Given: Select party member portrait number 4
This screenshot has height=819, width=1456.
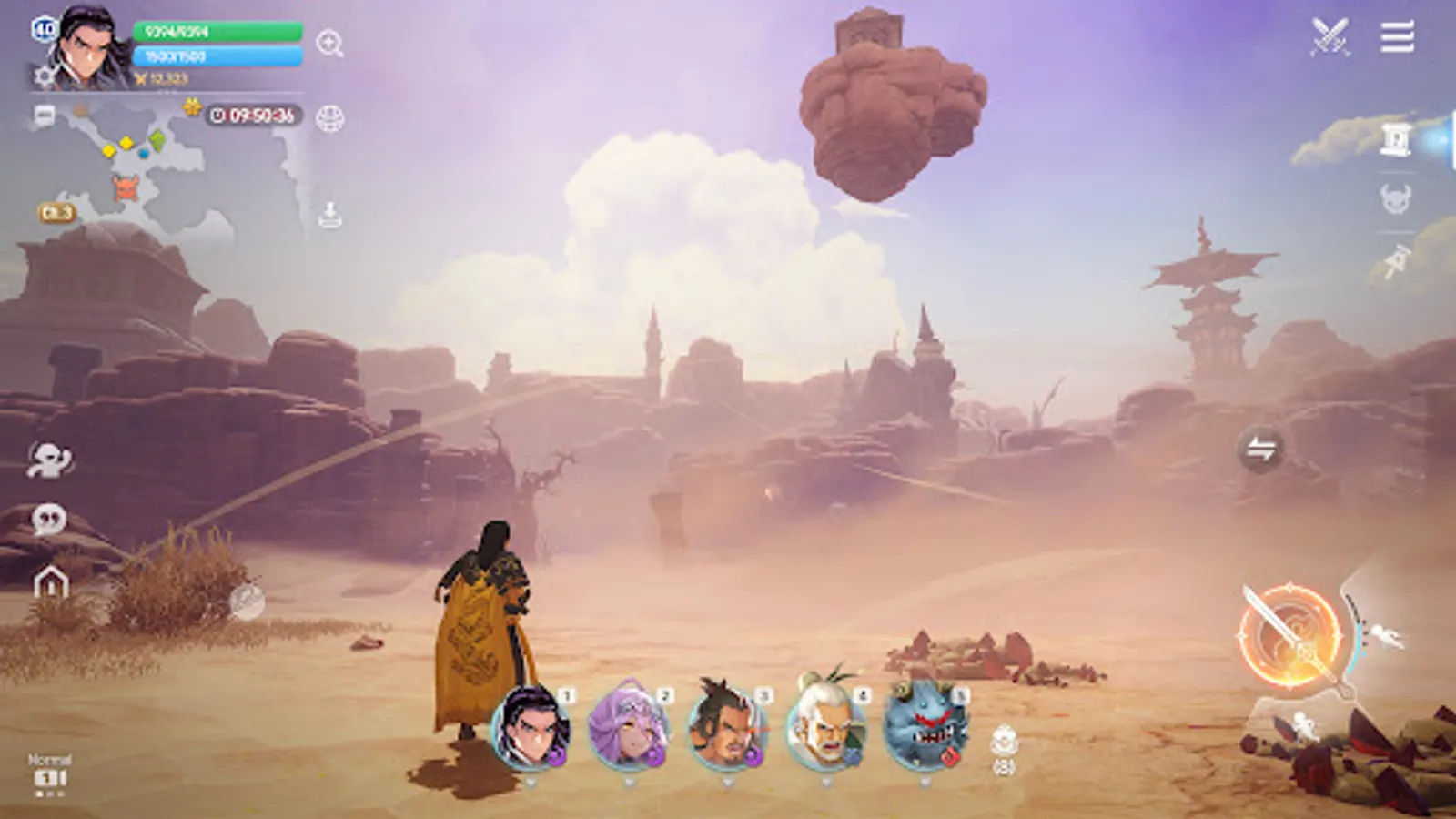Looking at the screenshot, I should pos(825,728).
